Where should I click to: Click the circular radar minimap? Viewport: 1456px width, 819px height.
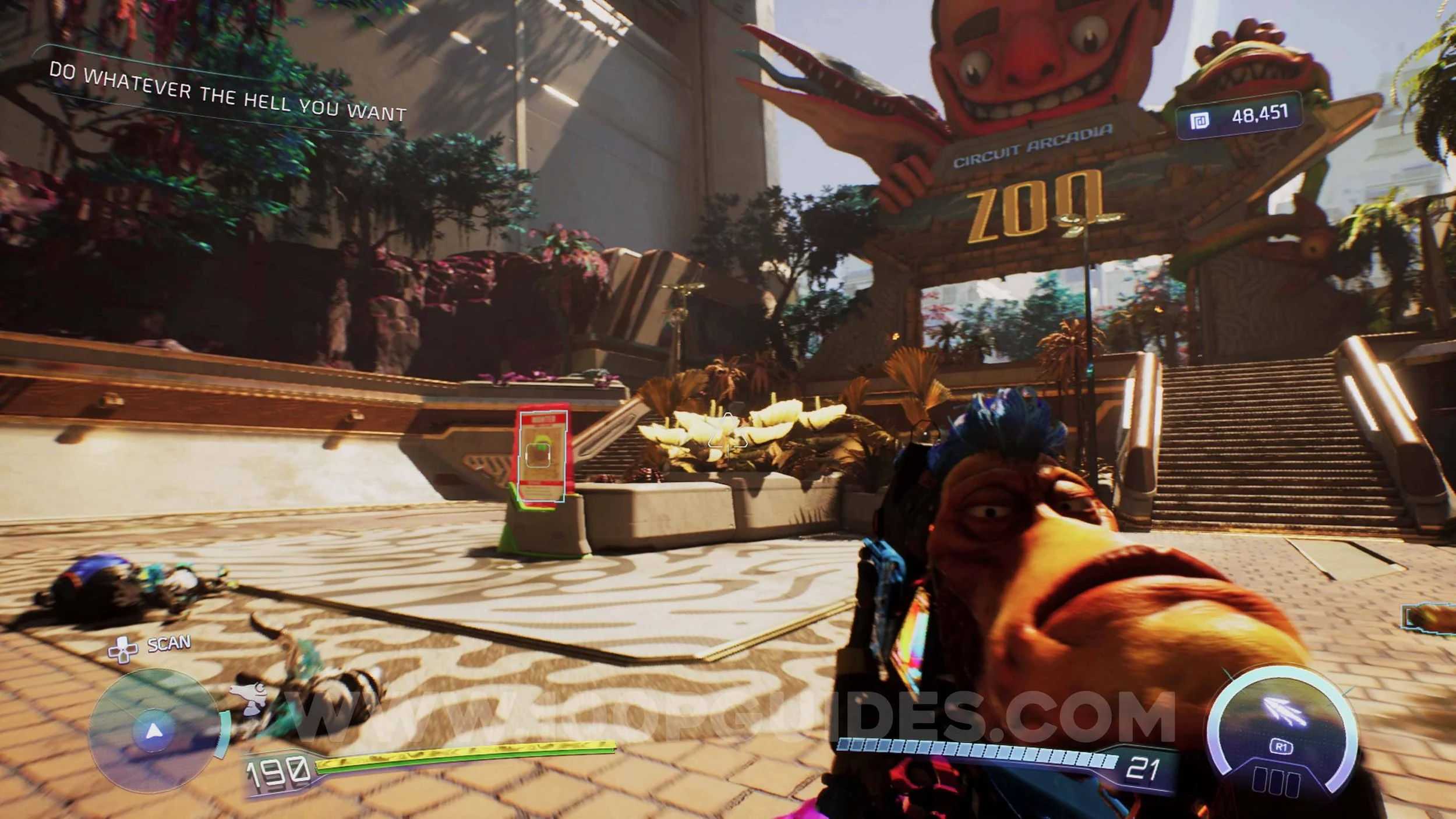(153, 730)
